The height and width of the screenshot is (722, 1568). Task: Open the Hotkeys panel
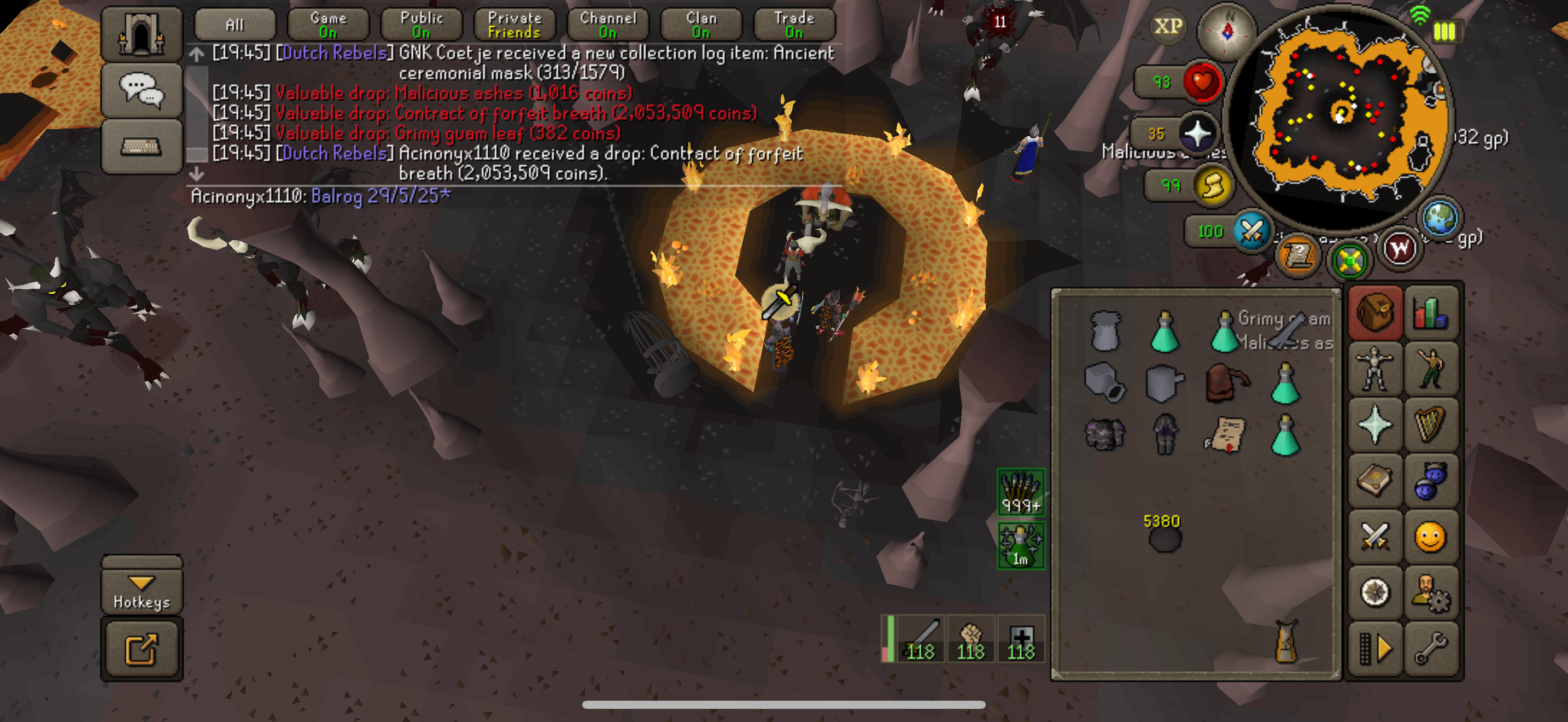[x=142, y=590]
